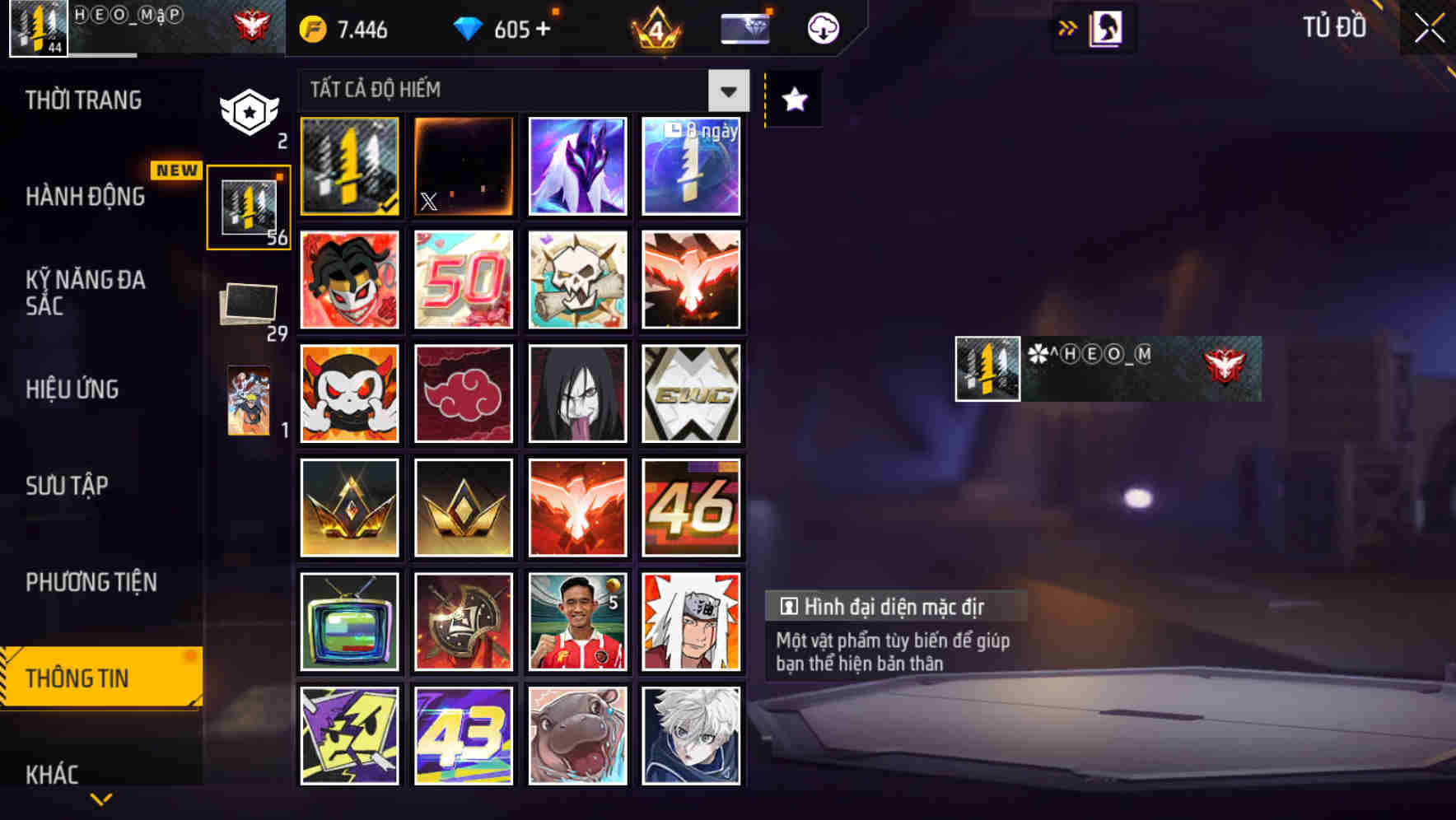This screenshot has height=820, width=1456.
Task: Toggle the favorites star filter
Action: click(792, 100)
